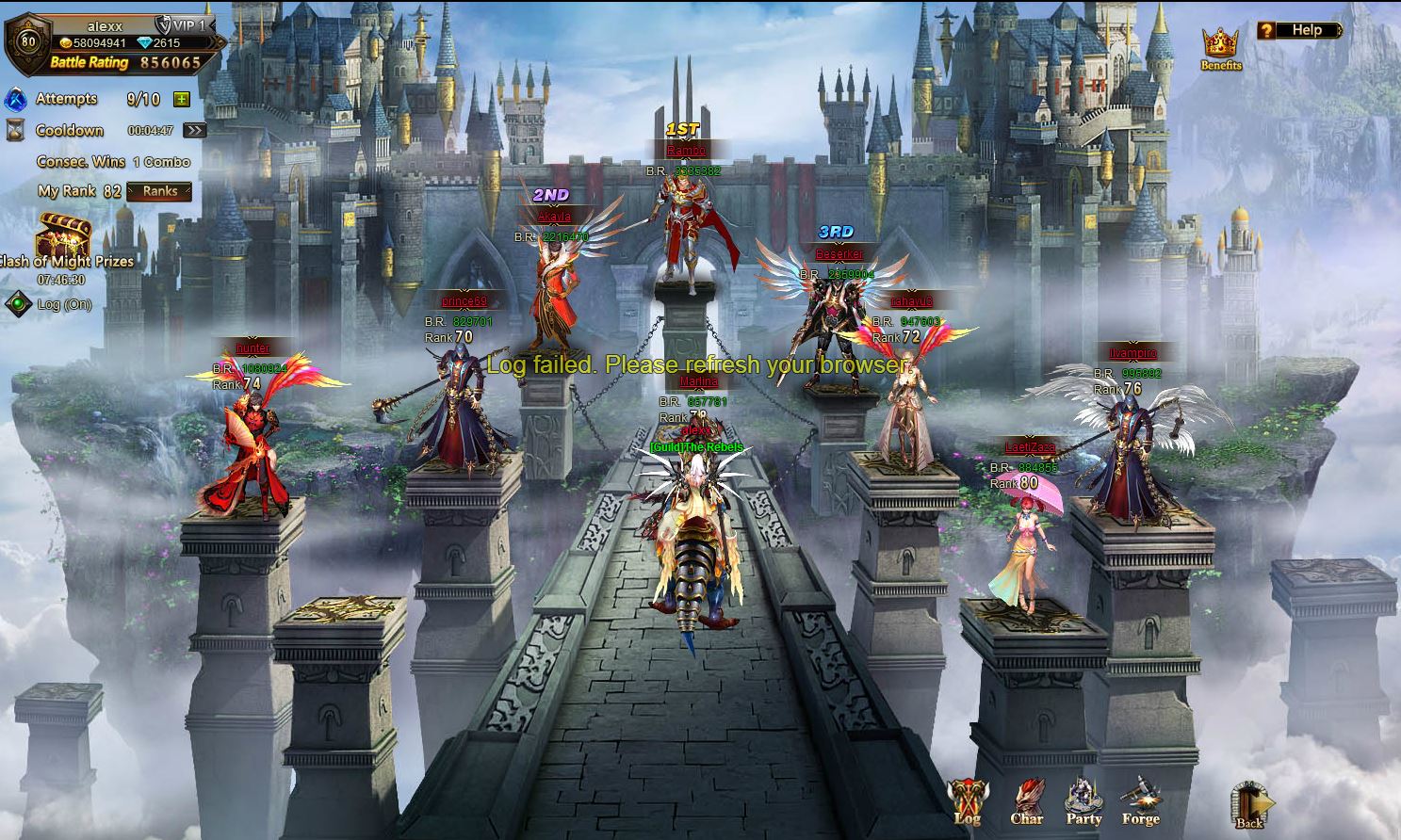Open the Clash of Might Prizes chest
1401x840 pixels.
(x=64, y=237)
